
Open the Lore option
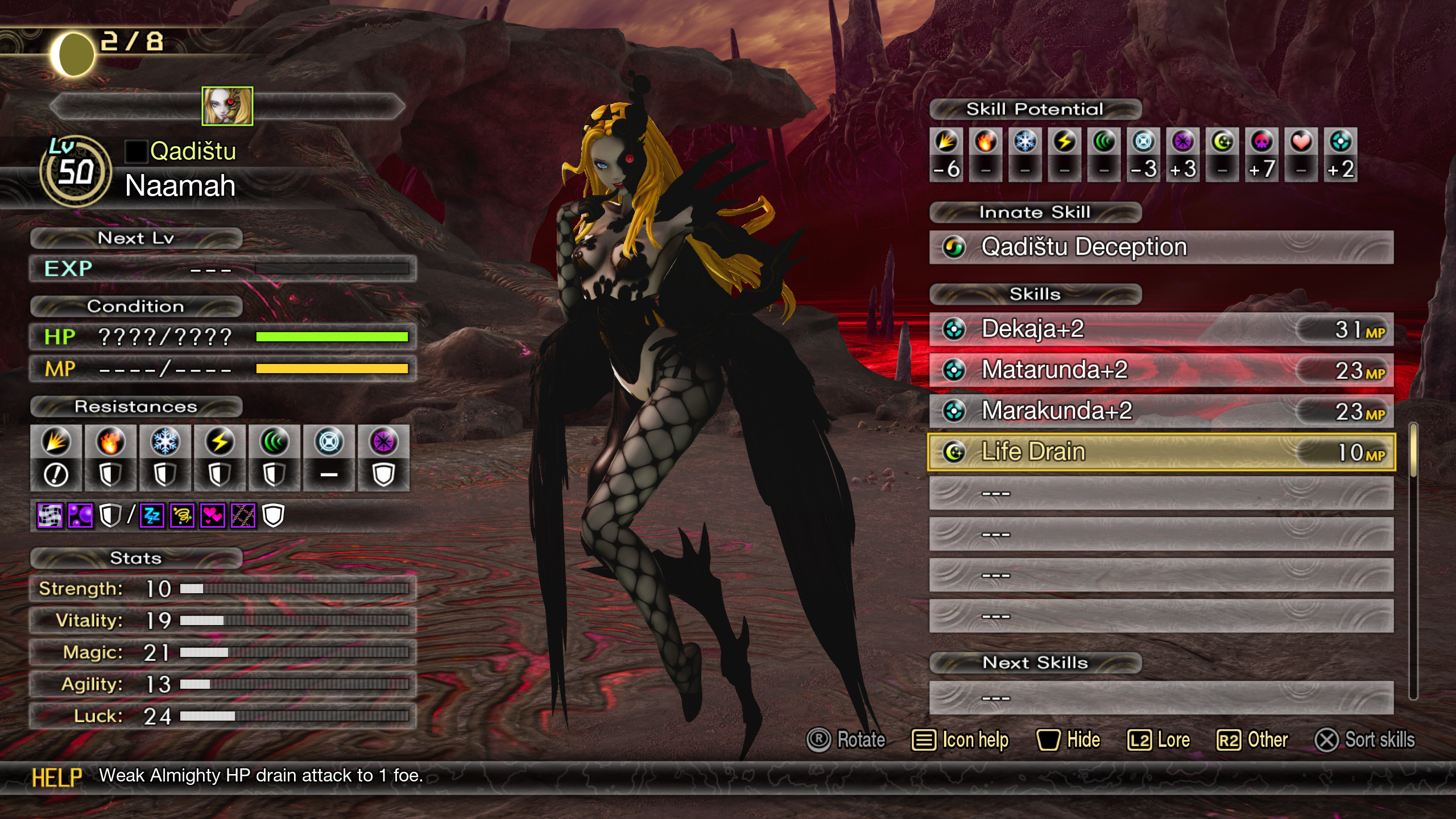point(1159,740)
